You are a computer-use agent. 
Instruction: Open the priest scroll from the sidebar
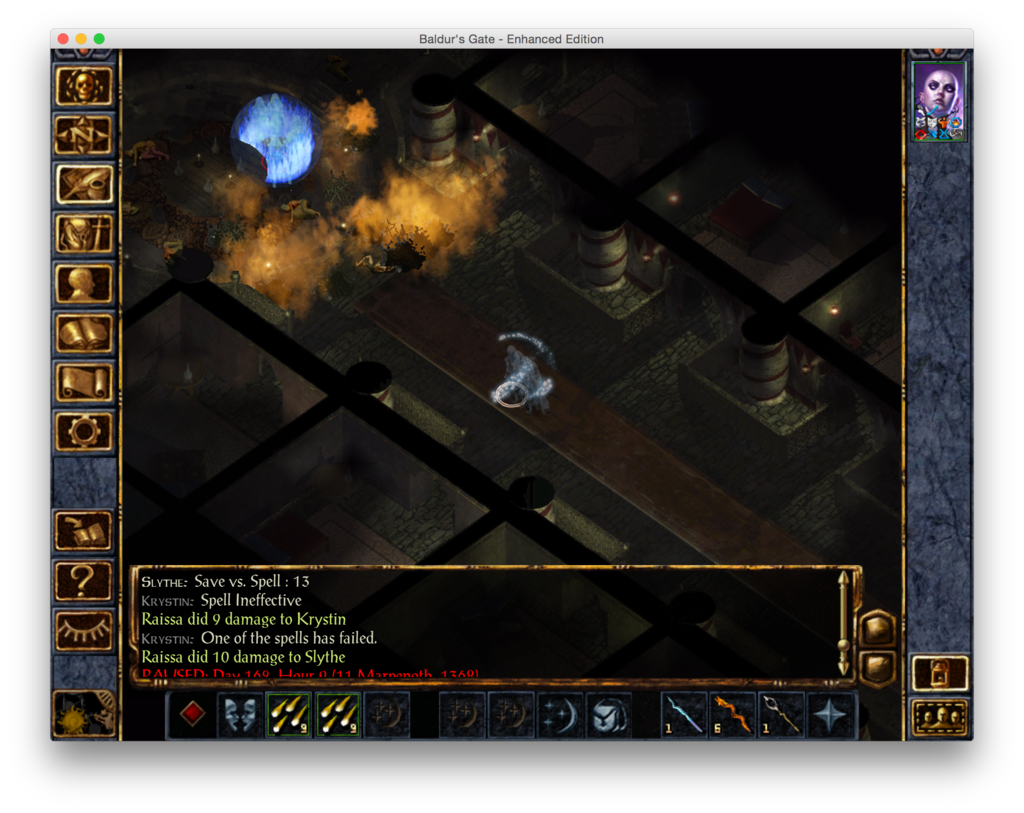[84, 382]
